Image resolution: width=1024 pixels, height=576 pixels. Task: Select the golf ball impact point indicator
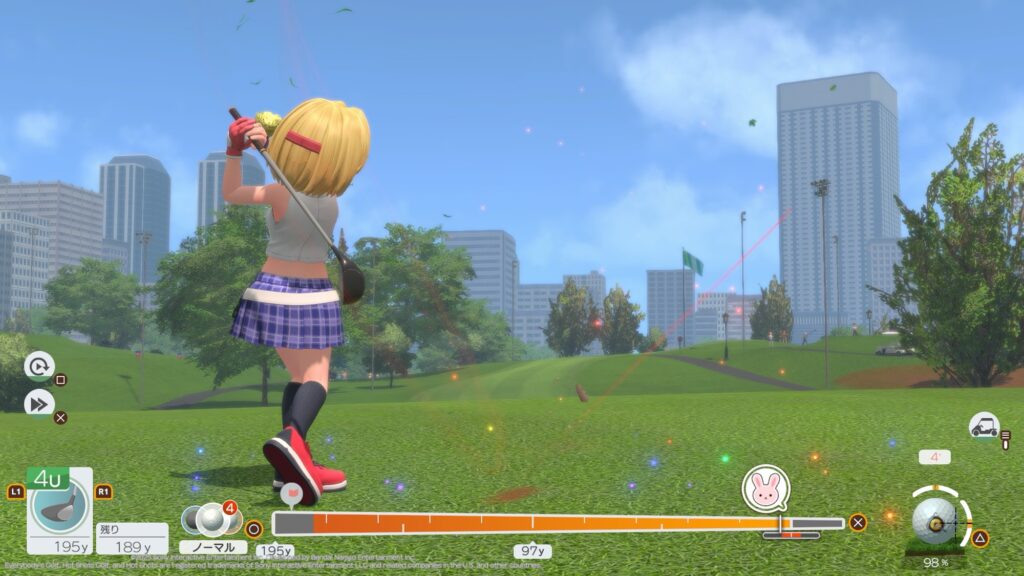coord(935,521)
